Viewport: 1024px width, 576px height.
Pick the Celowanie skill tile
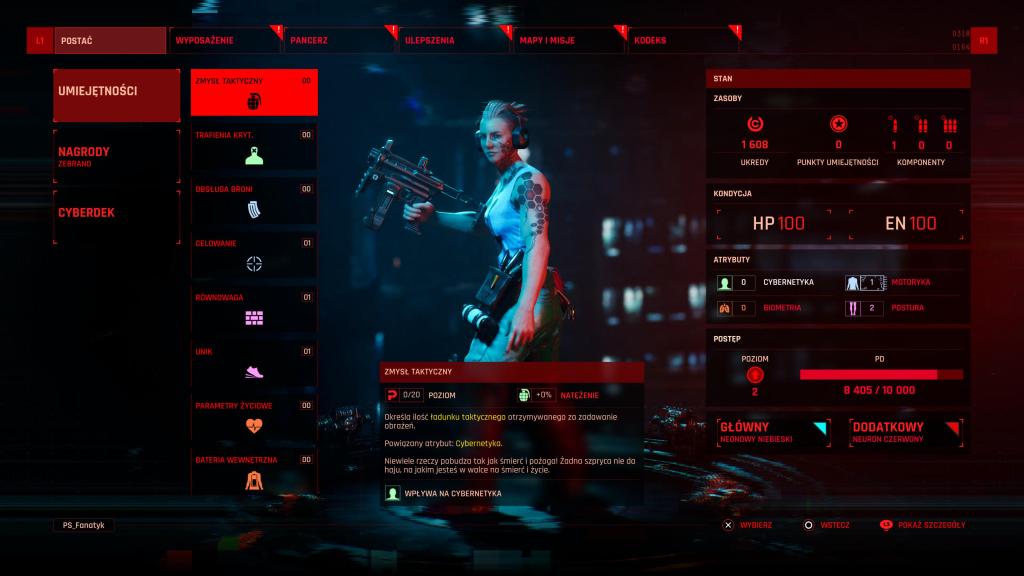(254, 254)
